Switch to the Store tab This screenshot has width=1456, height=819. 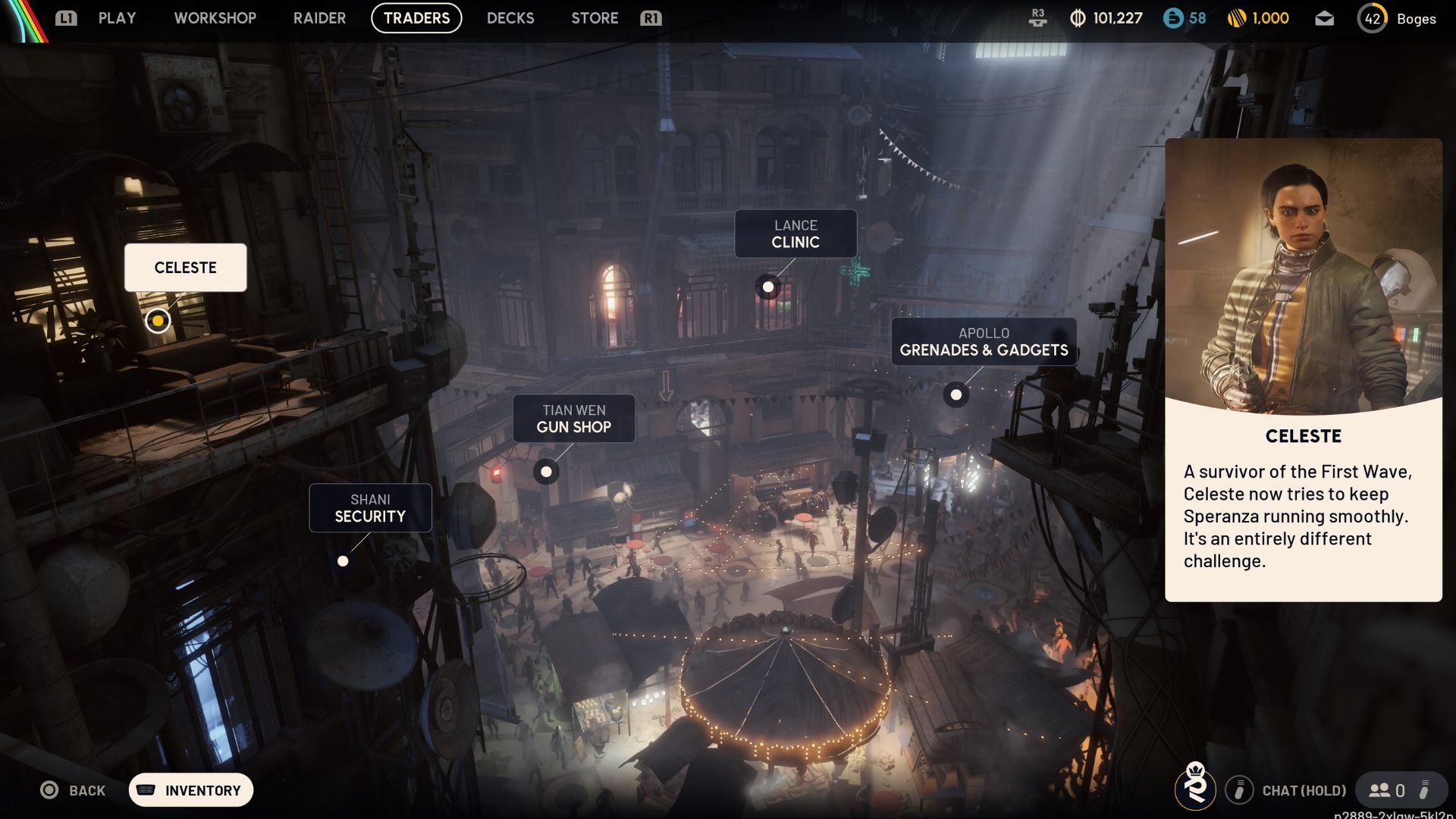coord(595,18)
